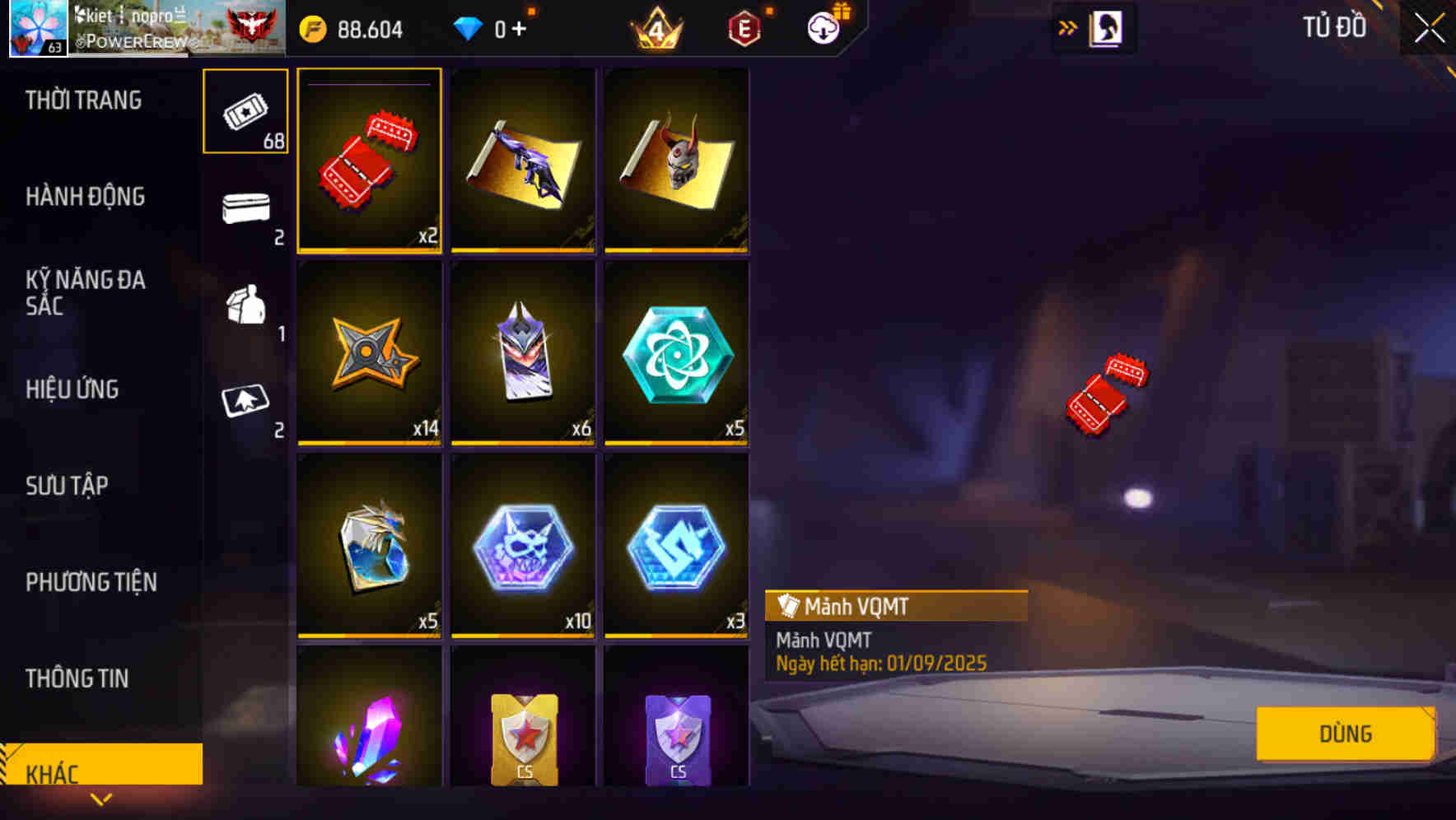
Task: Open the Mảnh VQMT item title bar
Action: tap(894, 607)
